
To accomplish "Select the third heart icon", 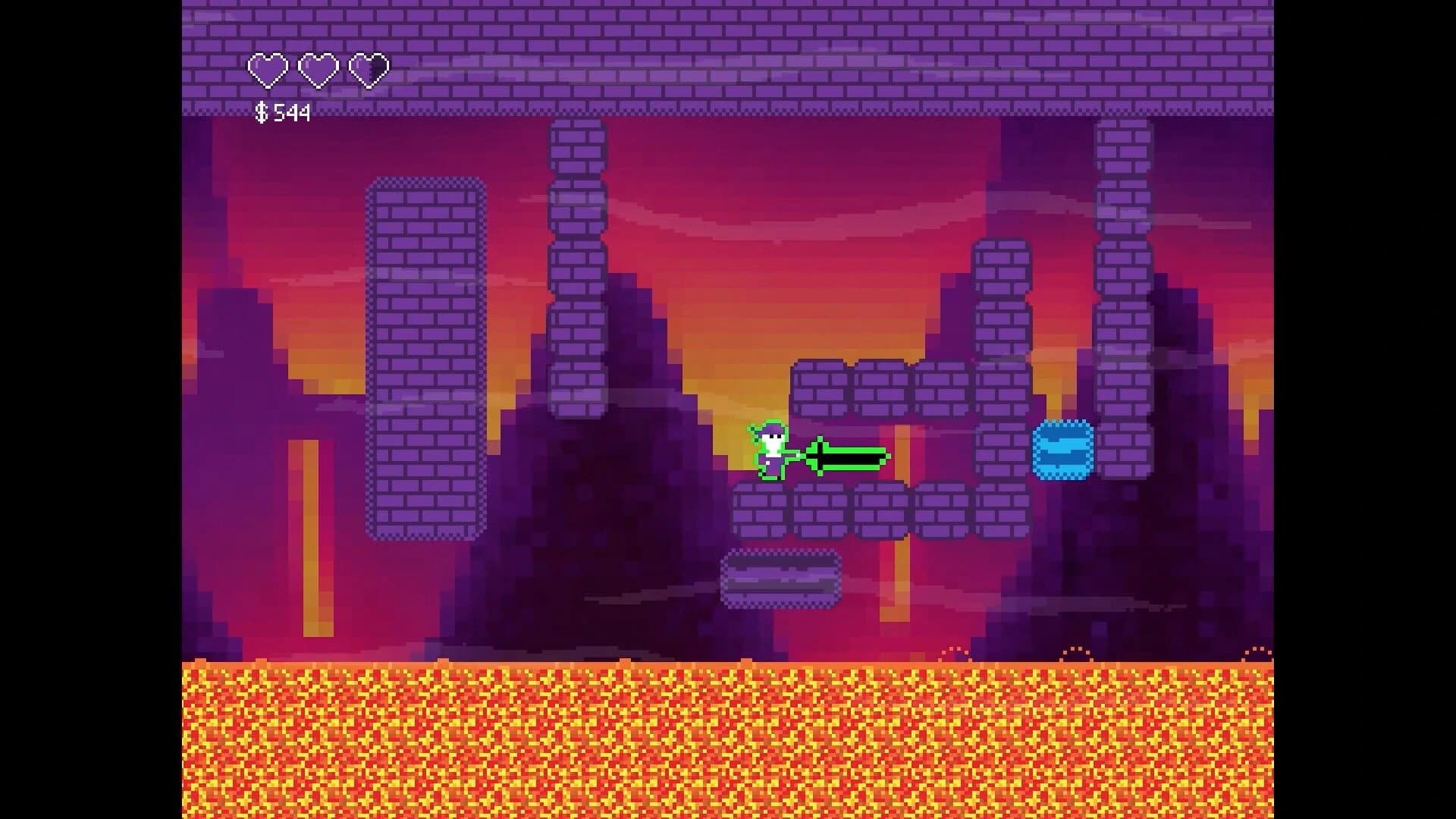I will (369, 69).
